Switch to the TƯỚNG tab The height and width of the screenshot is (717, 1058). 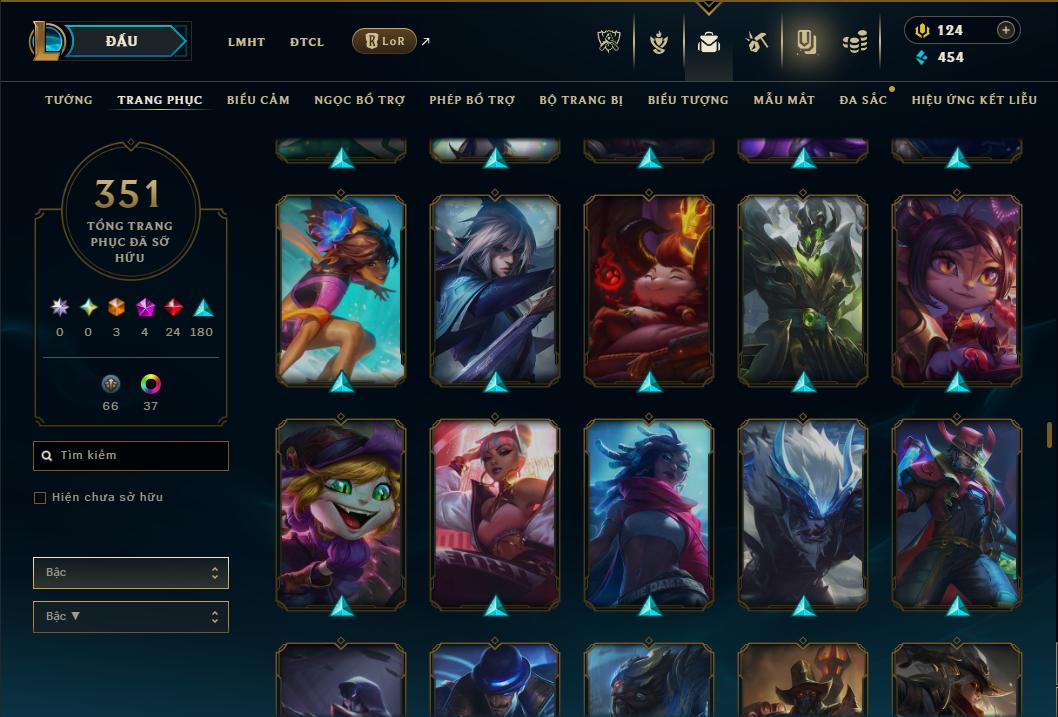69,100
